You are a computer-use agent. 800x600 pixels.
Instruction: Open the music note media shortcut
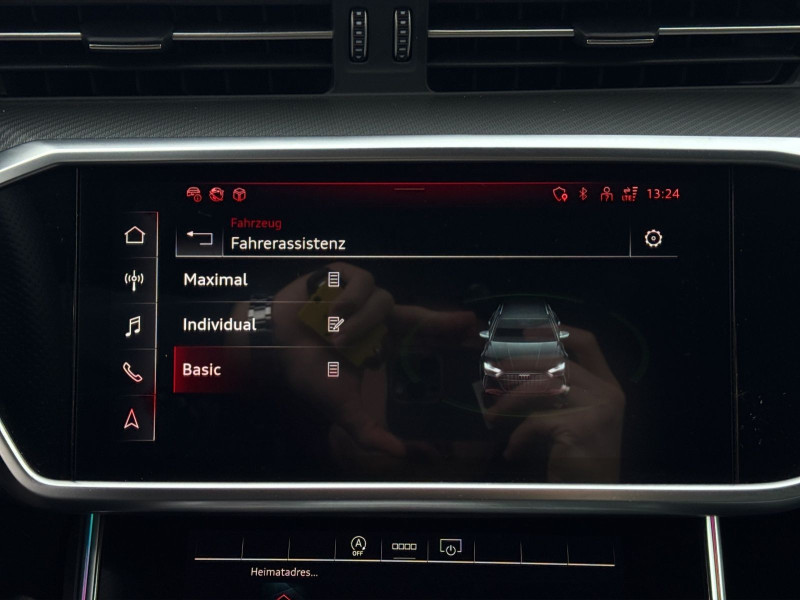point(133,326)
